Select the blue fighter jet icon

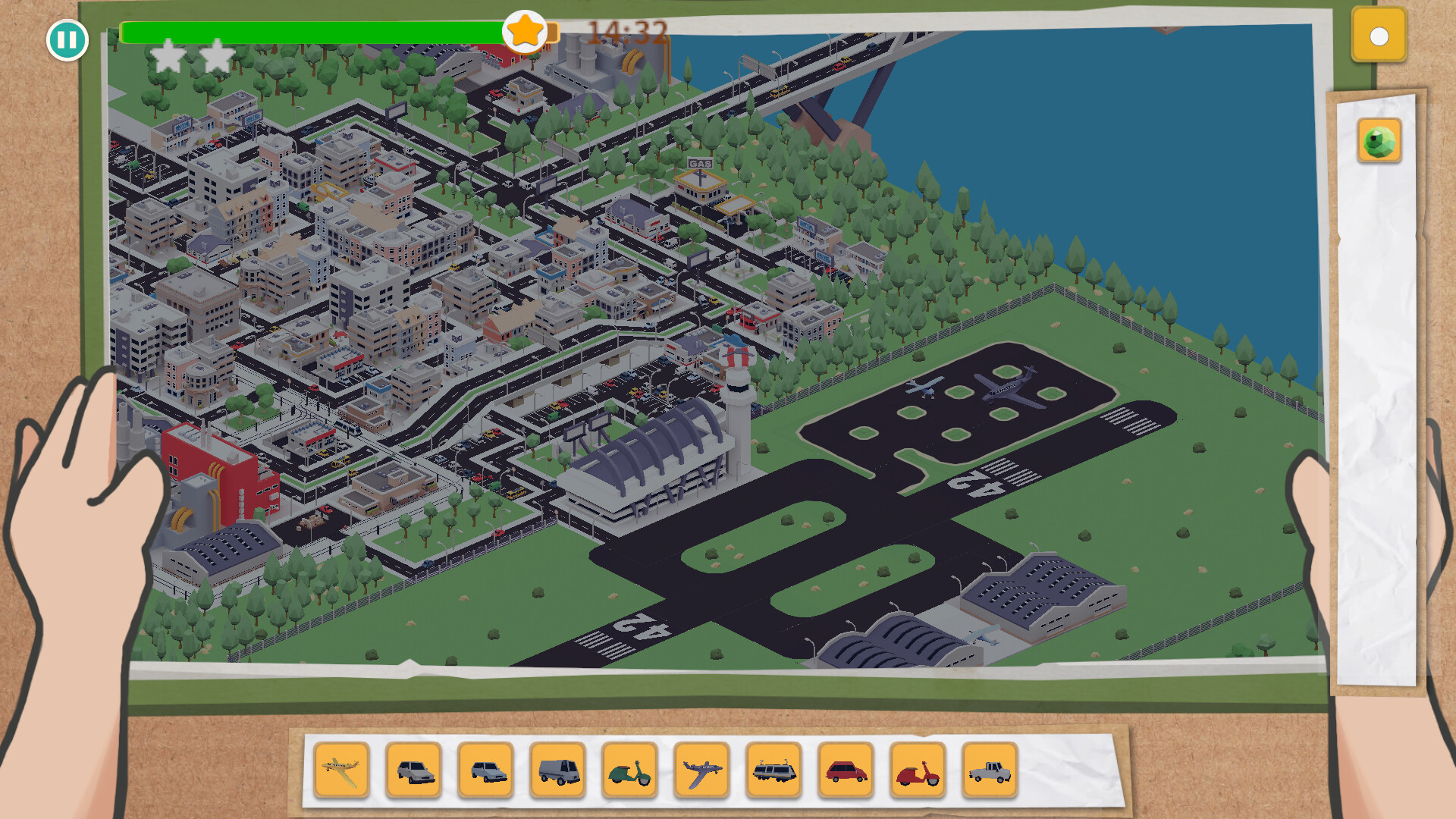click(x=701, y=770)
